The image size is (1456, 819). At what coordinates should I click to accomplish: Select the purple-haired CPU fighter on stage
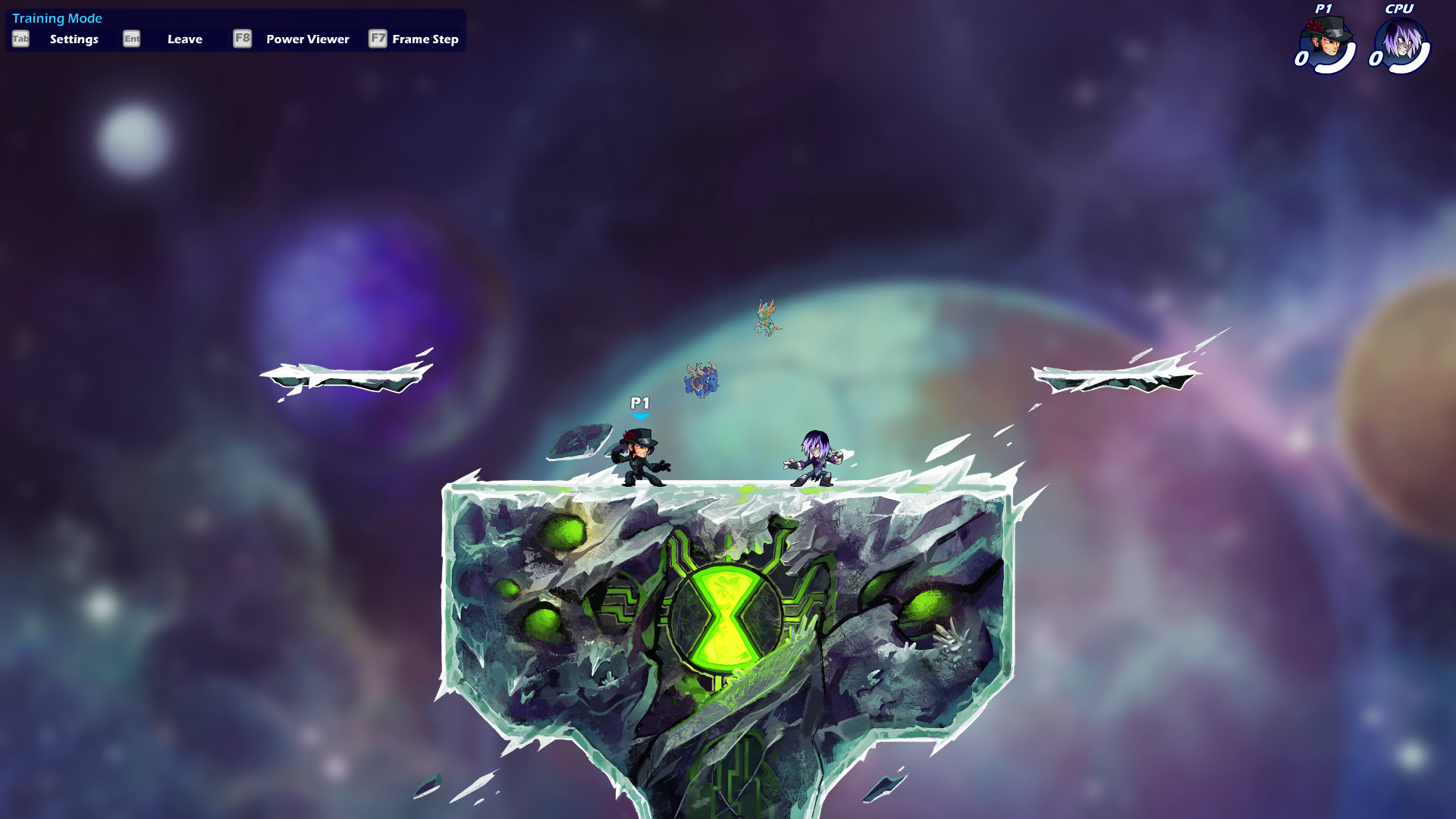815,455
